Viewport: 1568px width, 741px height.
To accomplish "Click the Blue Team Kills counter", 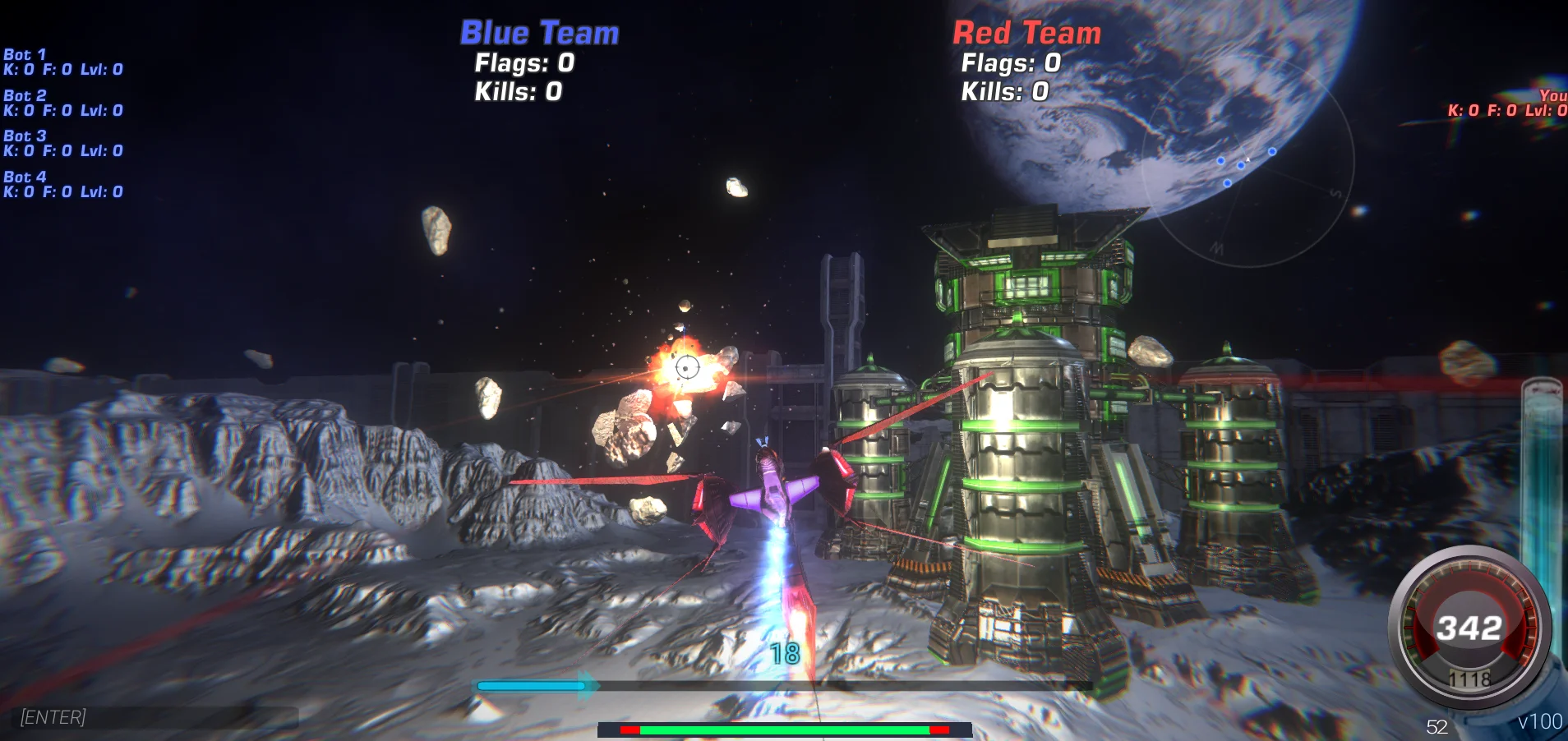I will [517, 91].
